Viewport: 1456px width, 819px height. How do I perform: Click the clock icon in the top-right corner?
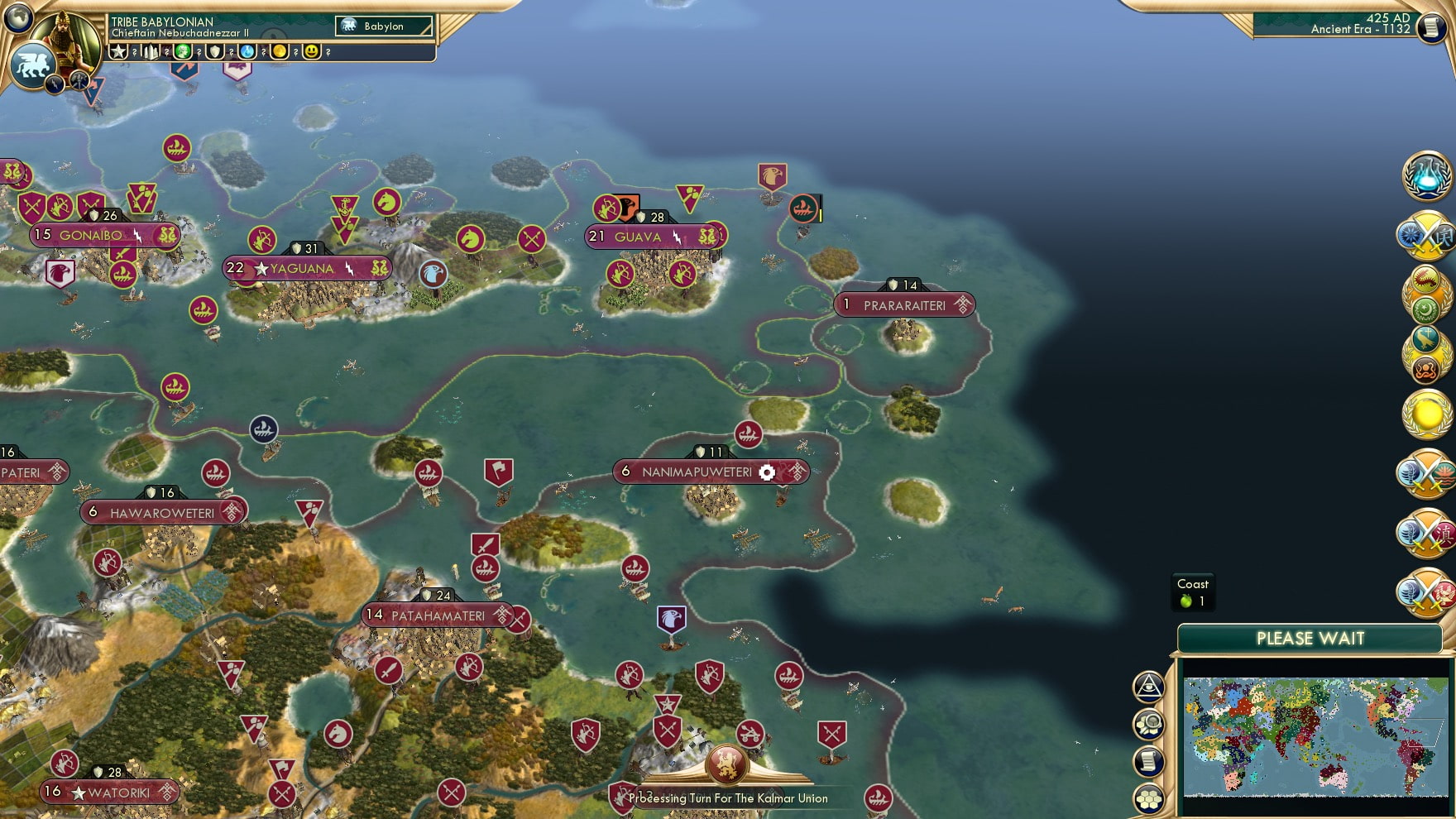click(x=1430, y=27)
